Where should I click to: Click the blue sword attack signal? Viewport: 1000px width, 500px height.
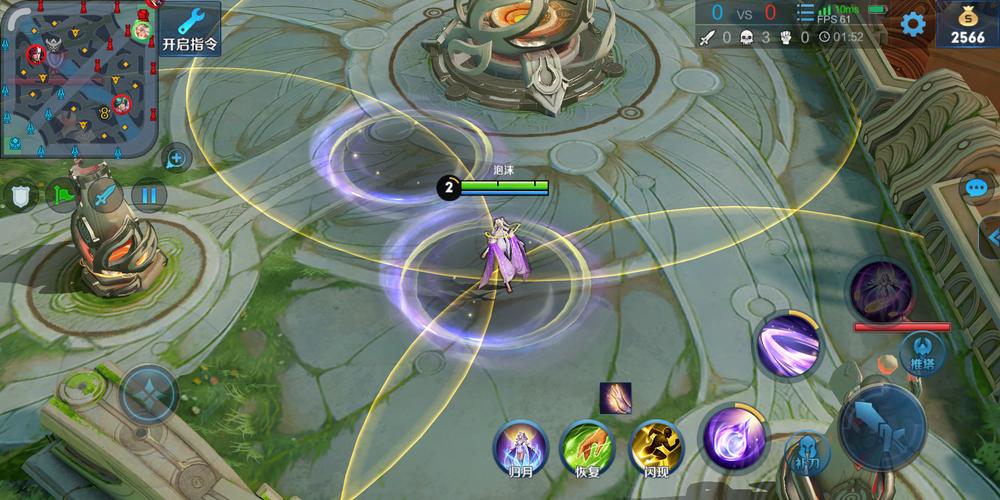point(103,194)
